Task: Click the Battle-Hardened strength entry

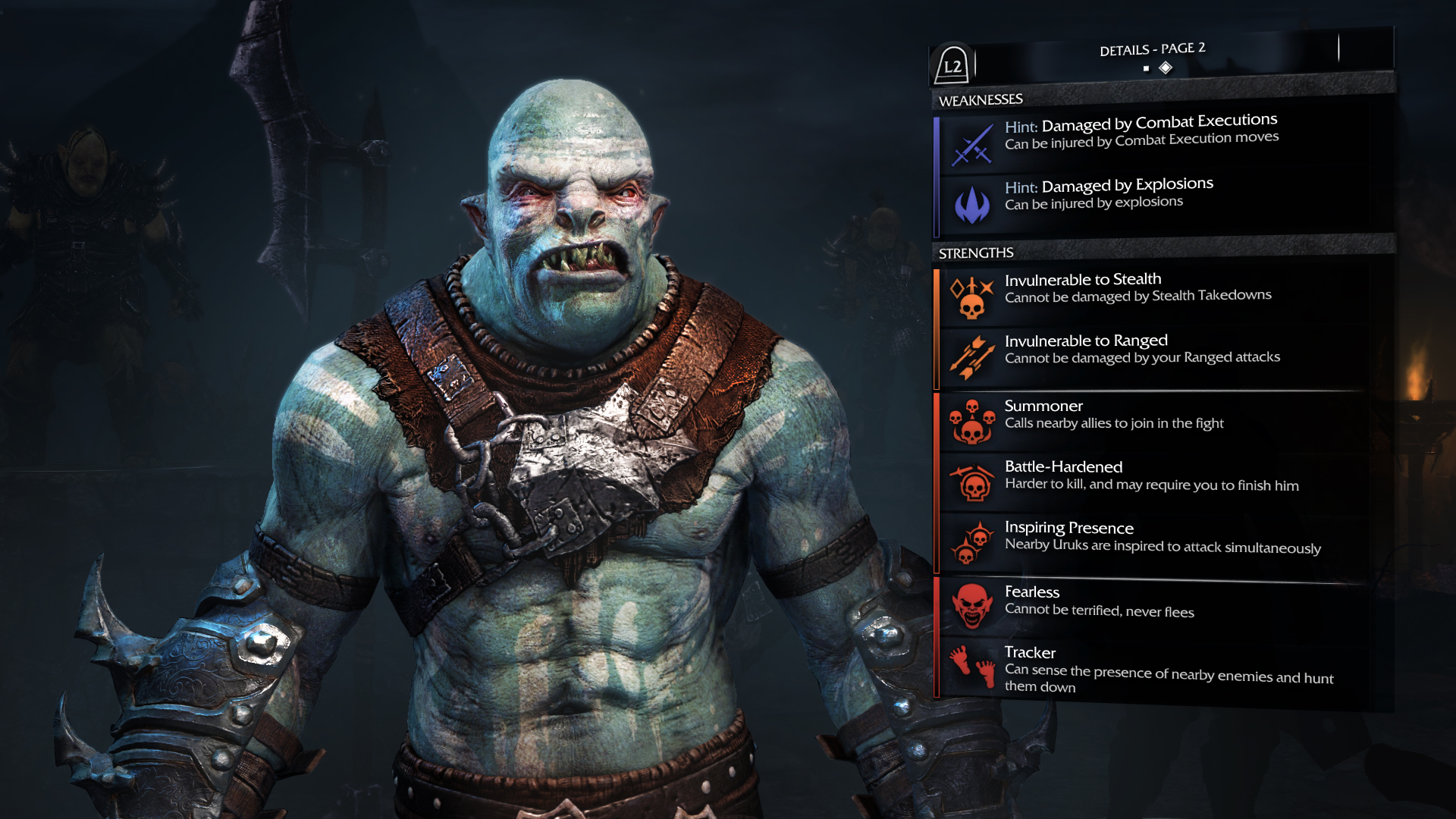Action: 1151,475
